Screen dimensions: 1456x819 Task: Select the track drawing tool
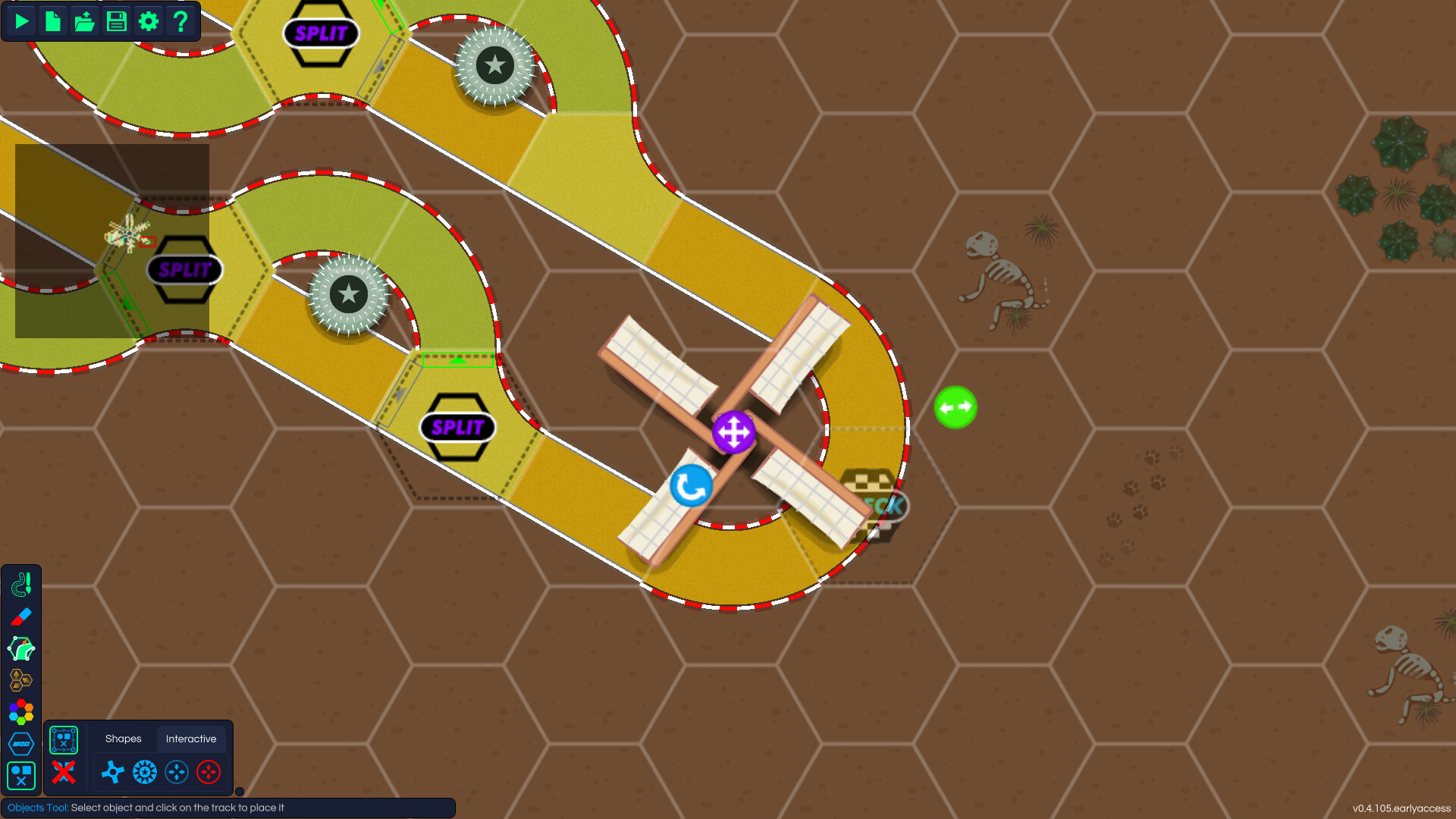(20, 584)
